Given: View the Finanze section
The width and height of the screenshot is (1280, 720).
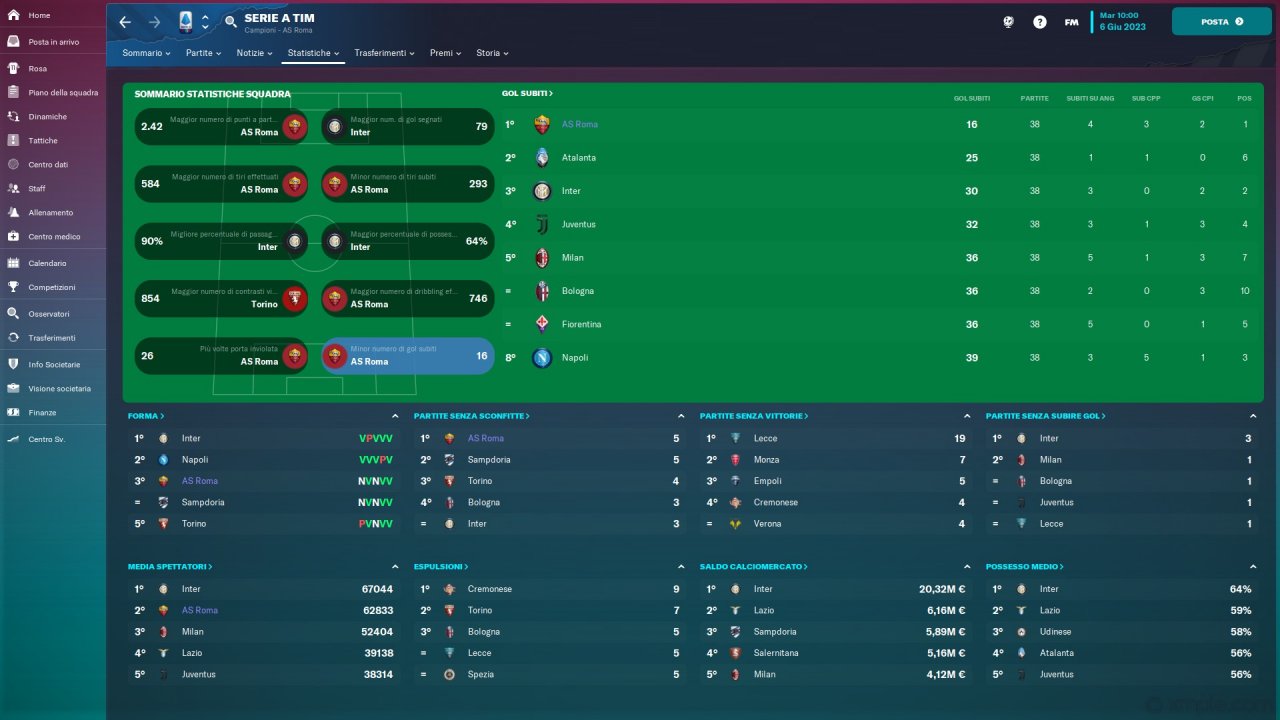Looking at the screenshot, I should (42, 413).
